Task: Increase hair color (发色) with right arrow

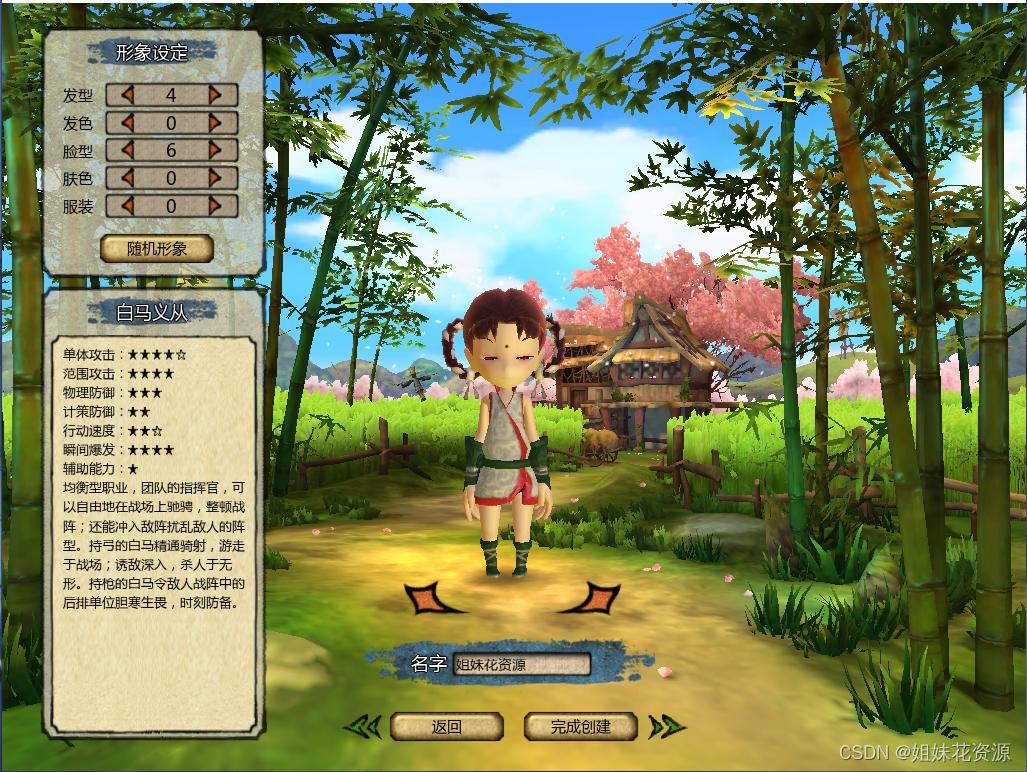Action: coord(215,123)
